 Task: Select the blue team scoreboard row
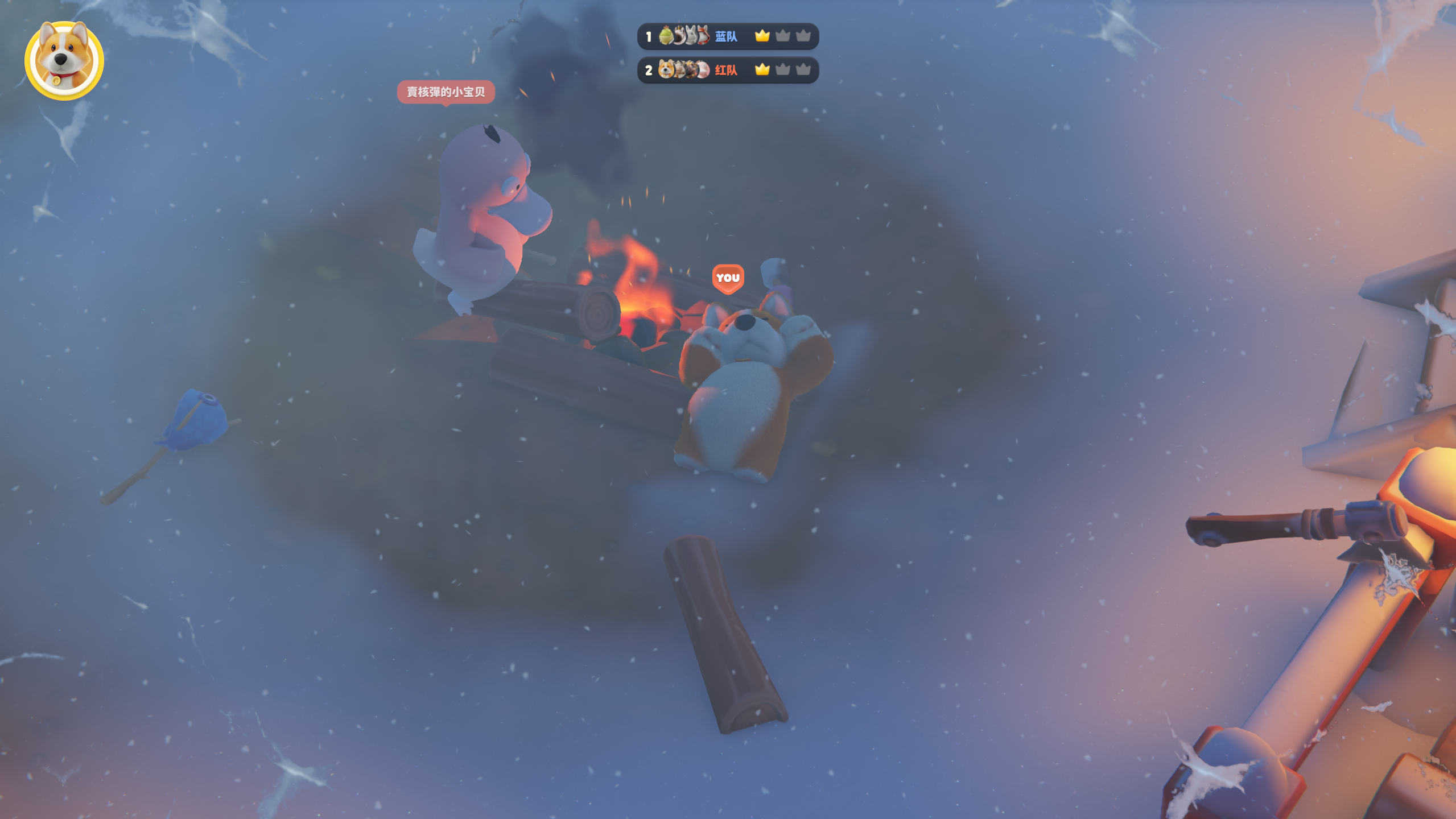727,36
